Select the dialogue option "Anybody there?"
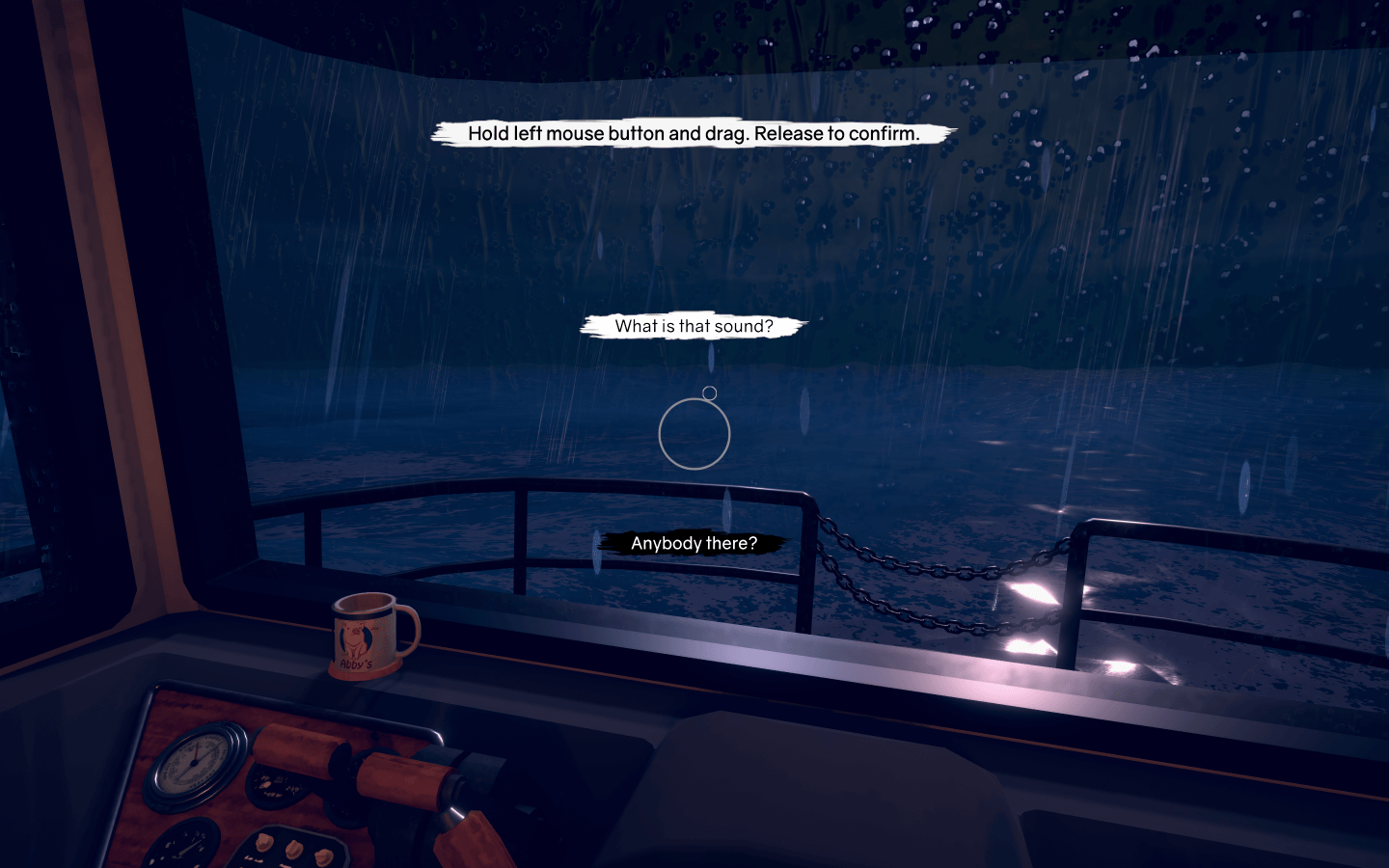The image size is (1389, 868). point(694,543)
